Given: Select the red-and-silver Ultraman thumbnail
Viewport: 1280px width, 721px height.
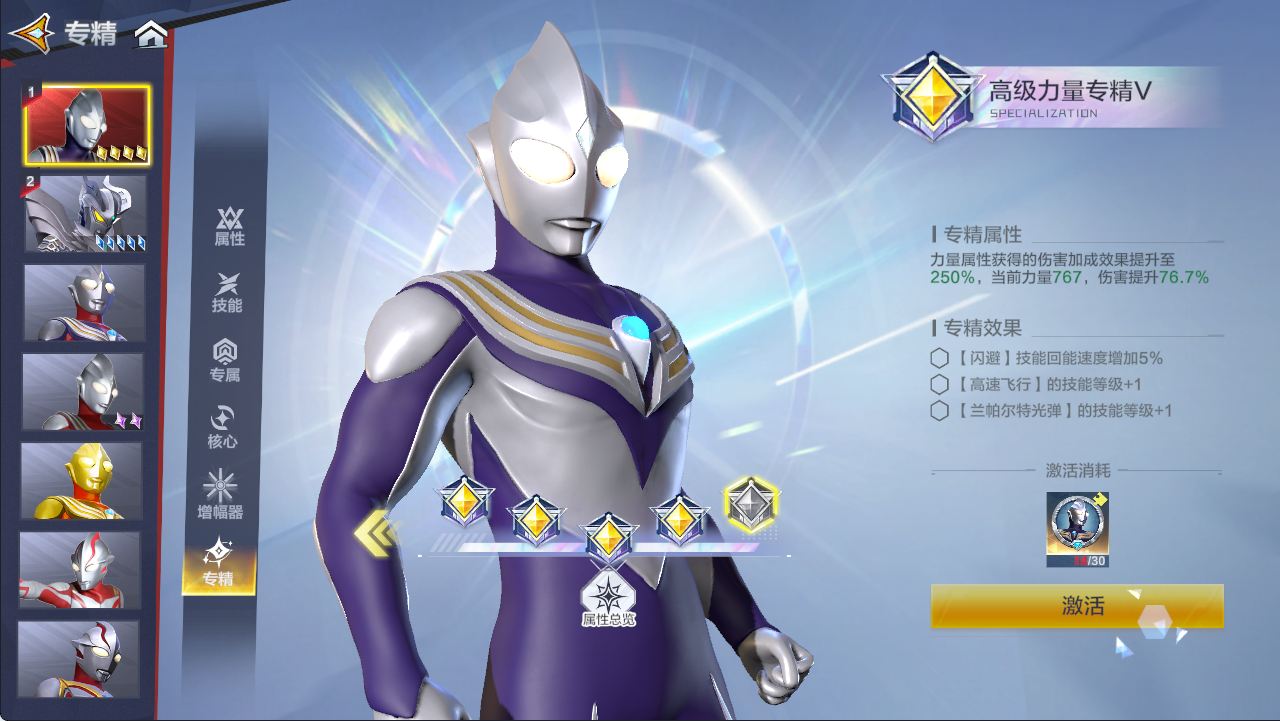Looking at the screenshot, I should tap(78, 570).
